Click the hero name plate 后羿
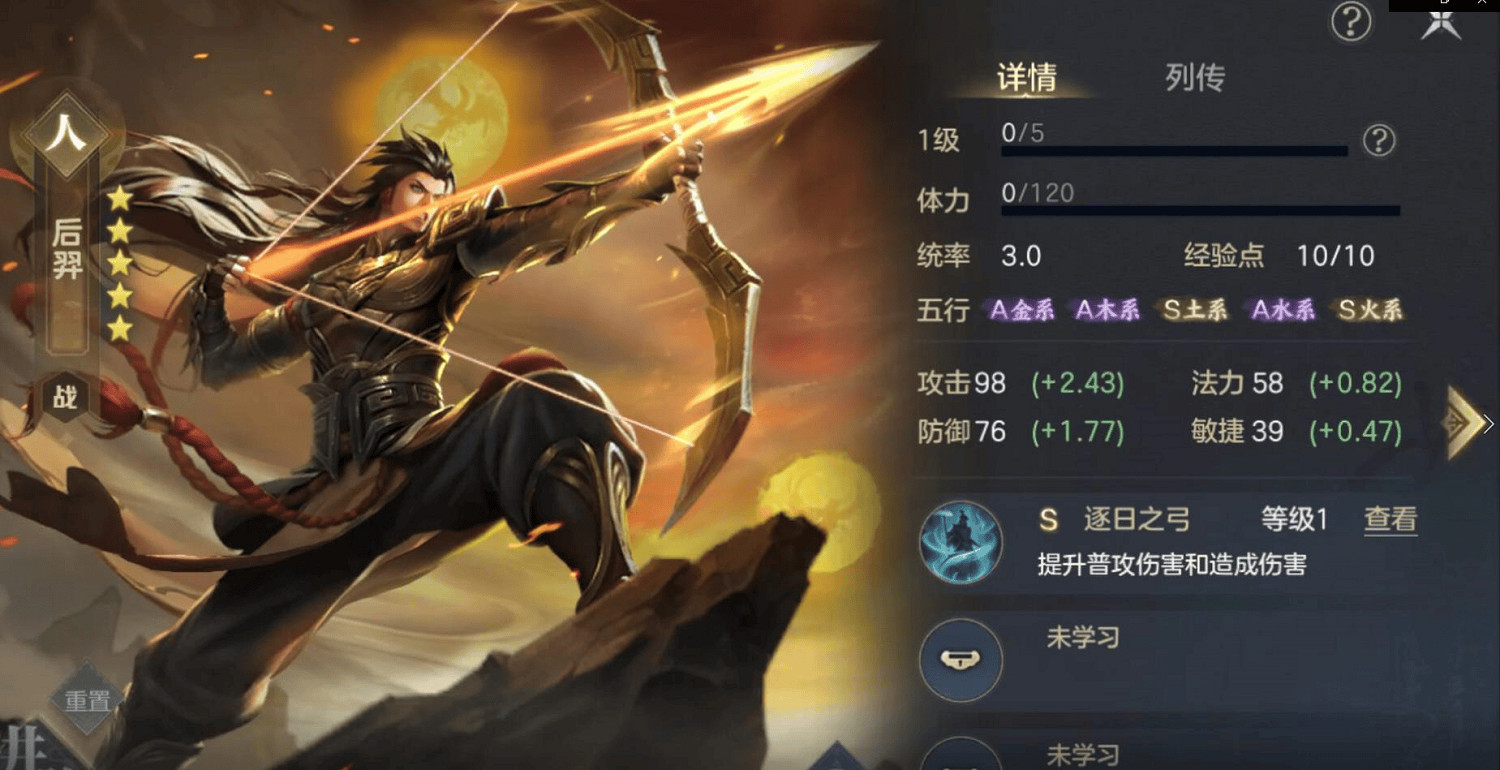1500x770 pixels. (66, 248)
